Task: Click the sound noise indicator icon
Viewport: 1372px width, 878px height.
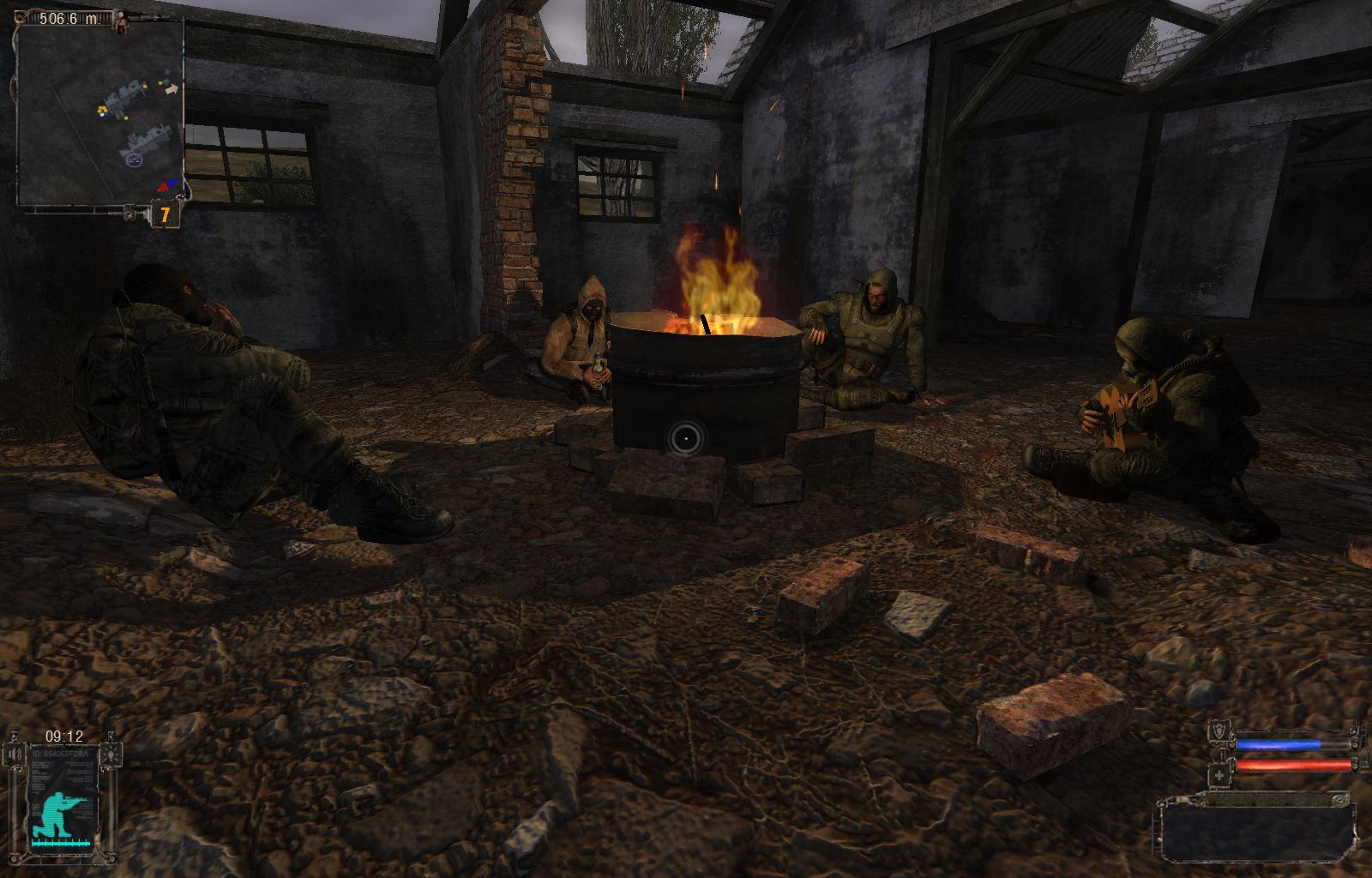Action: click(15, 755)
